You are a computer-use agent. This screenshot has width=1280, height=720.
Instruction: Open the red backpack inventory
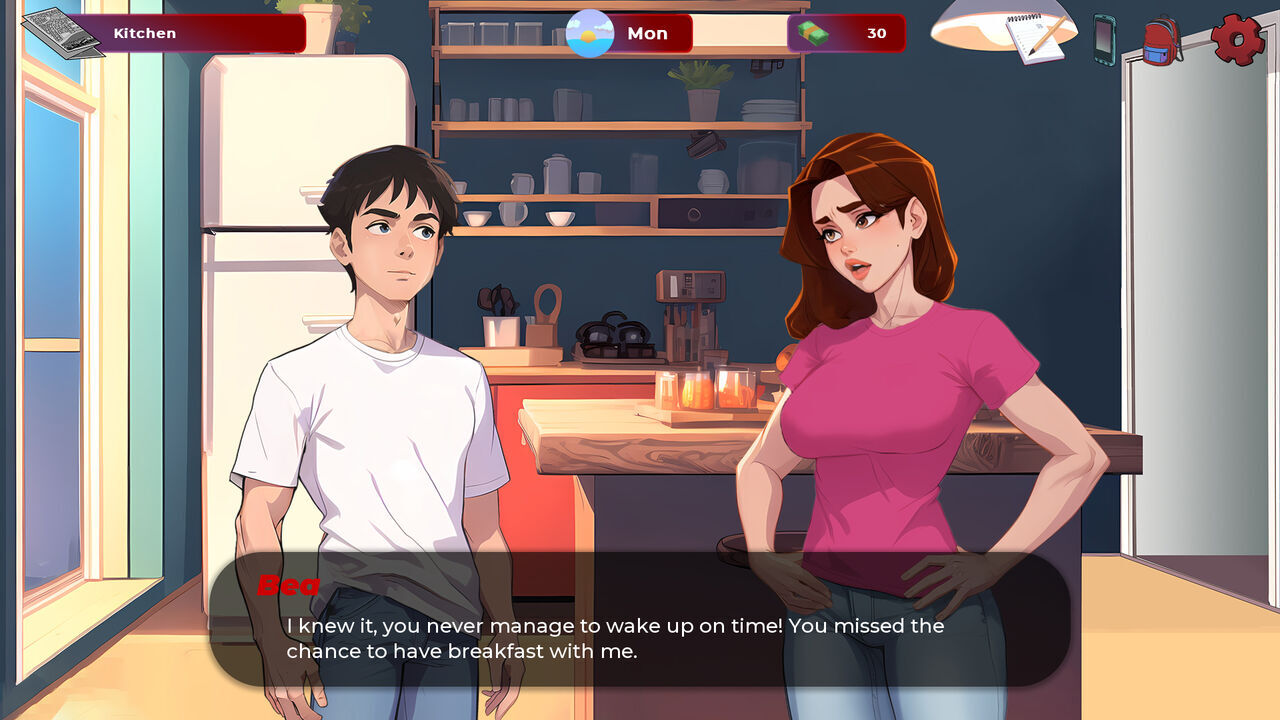point(1162,41)
